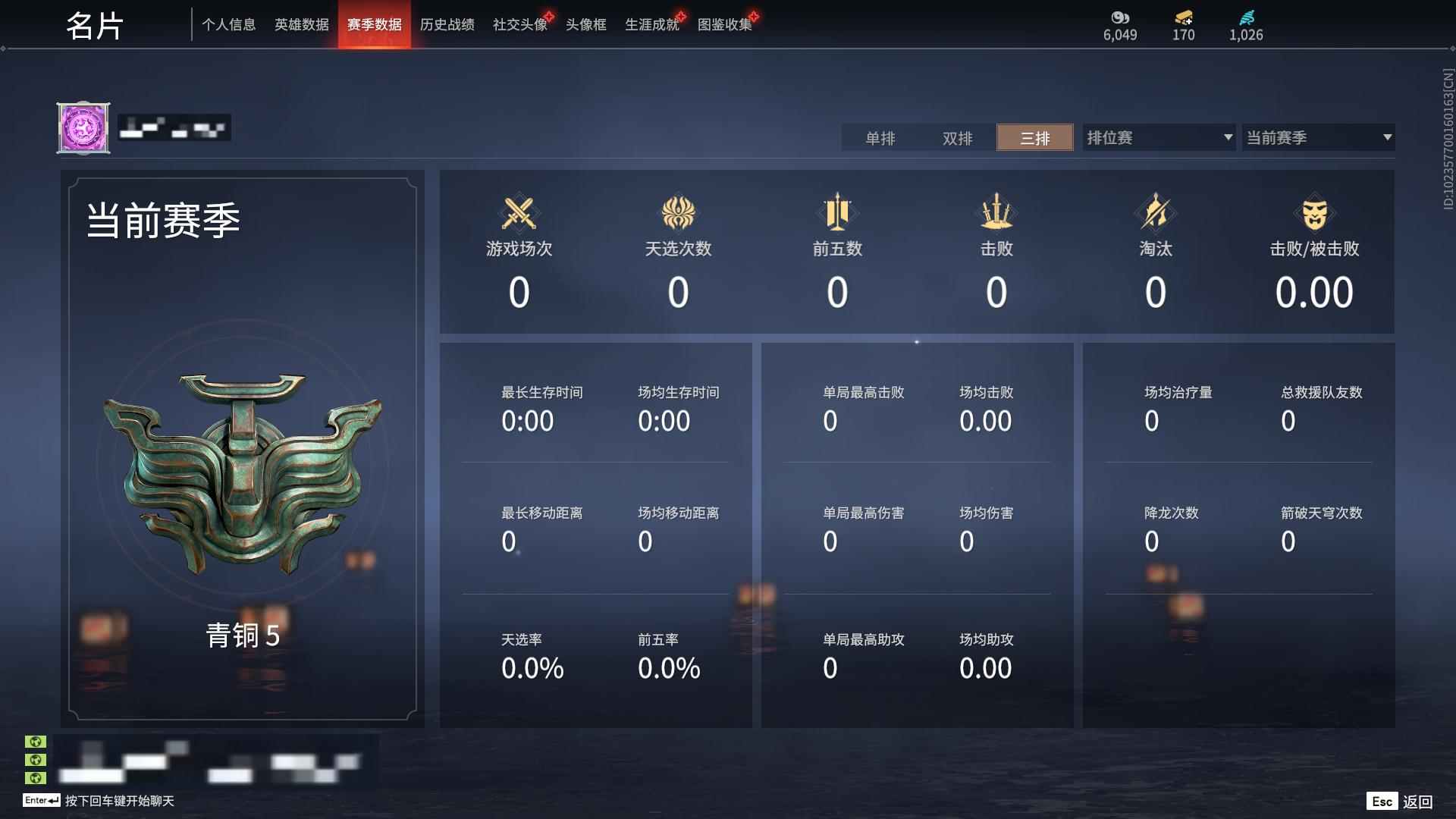Click the 前五数 banner icon

[x=837, y=215]
